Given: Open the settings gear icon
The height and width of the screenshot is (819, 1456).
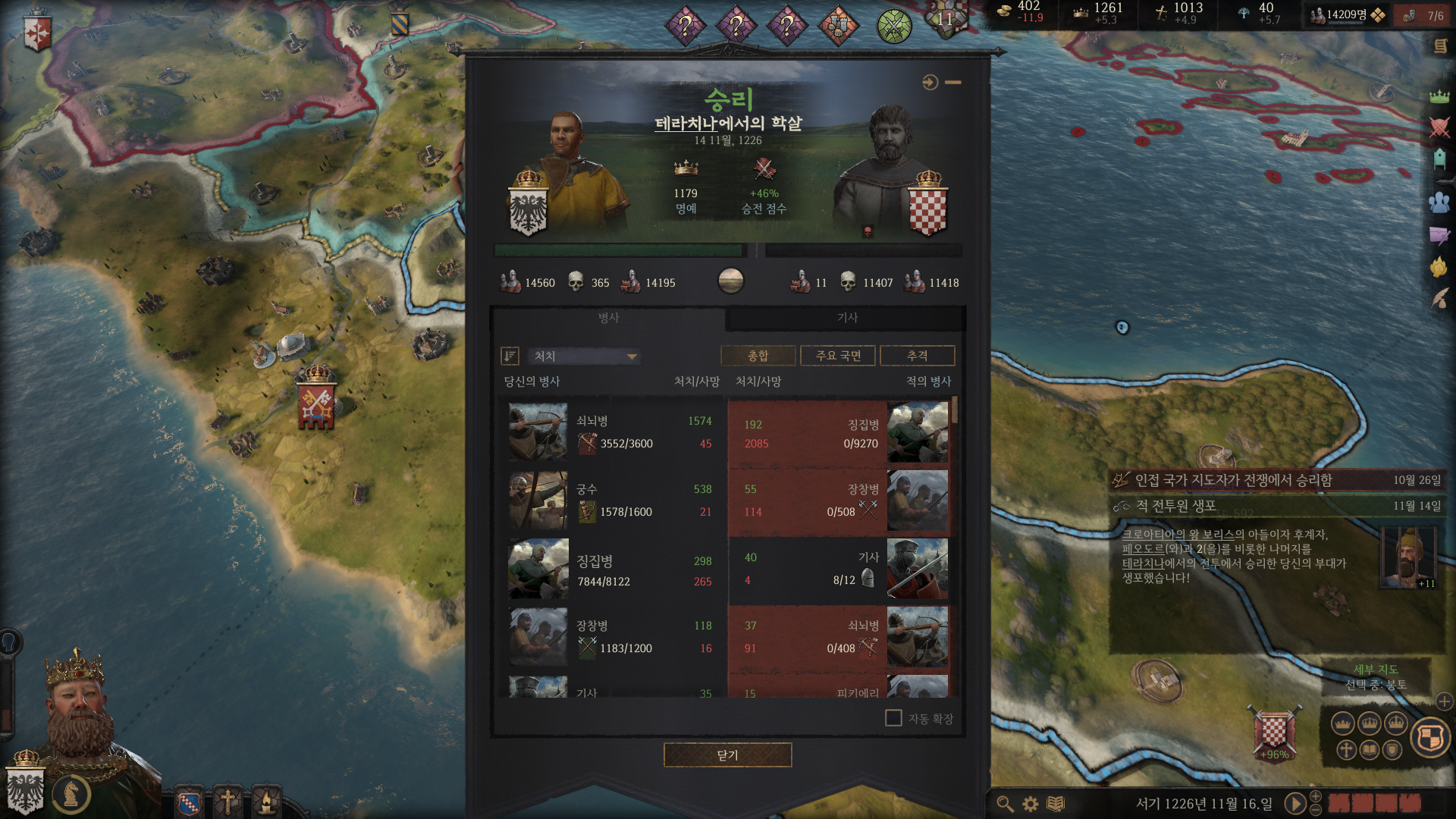Looking at the screenshot, I should 1030,804.
